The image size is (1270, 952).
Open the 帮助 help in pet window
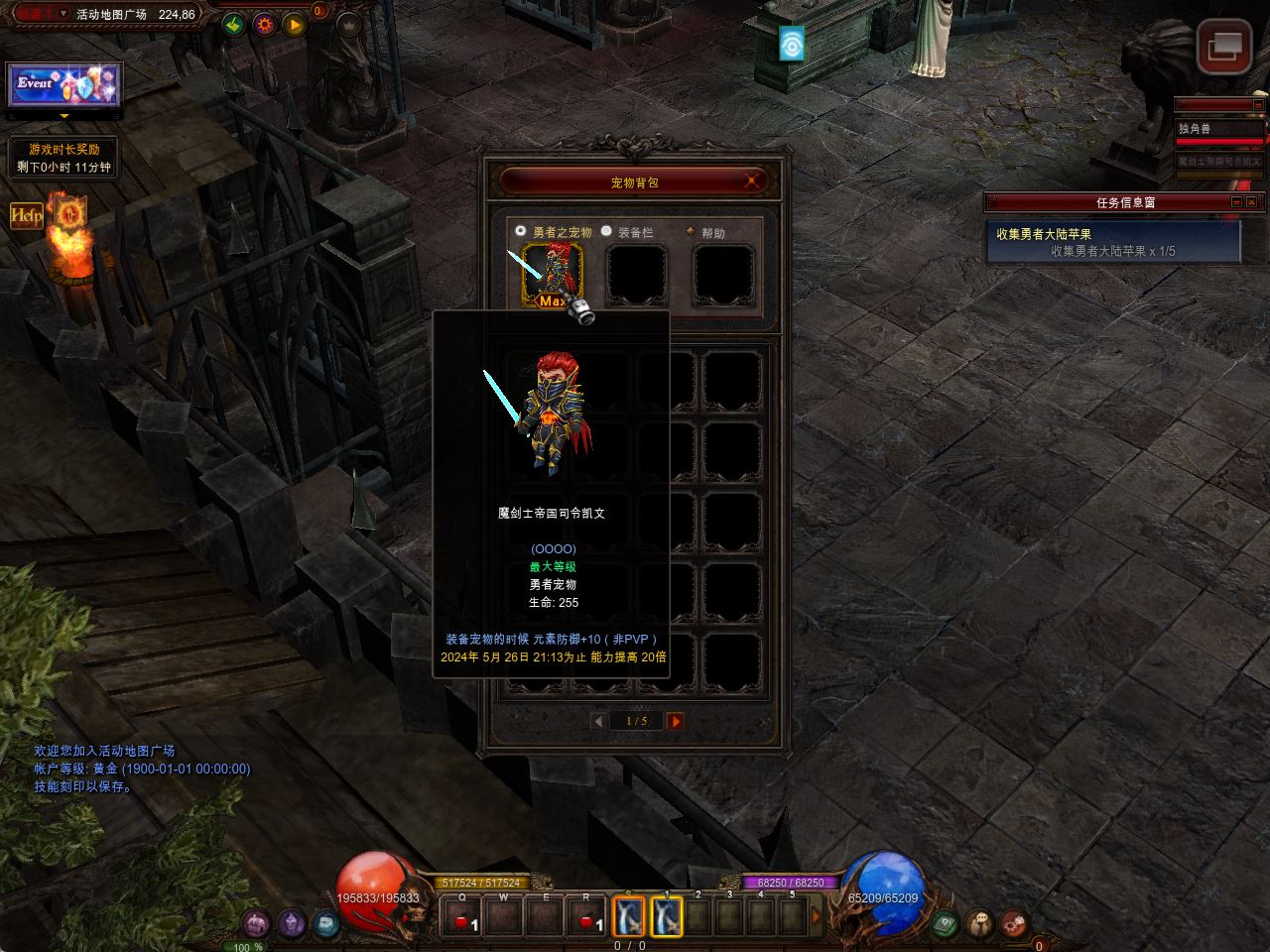(x=691, y=232)
